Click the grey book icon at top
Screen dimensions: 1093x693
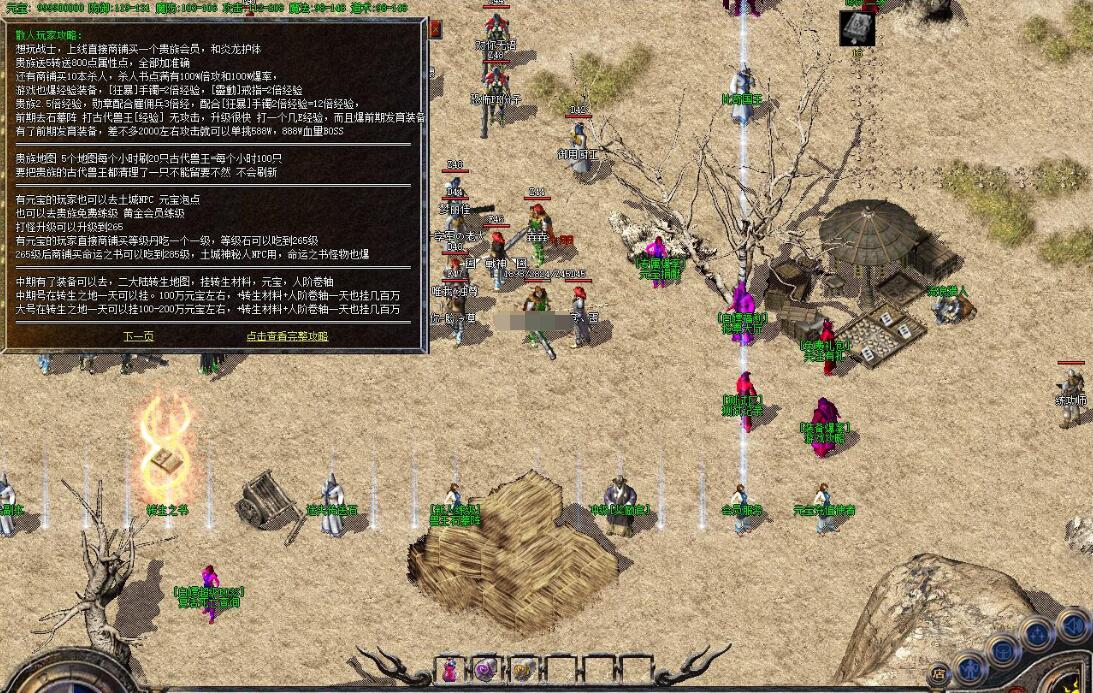click(x=857, y=28)
